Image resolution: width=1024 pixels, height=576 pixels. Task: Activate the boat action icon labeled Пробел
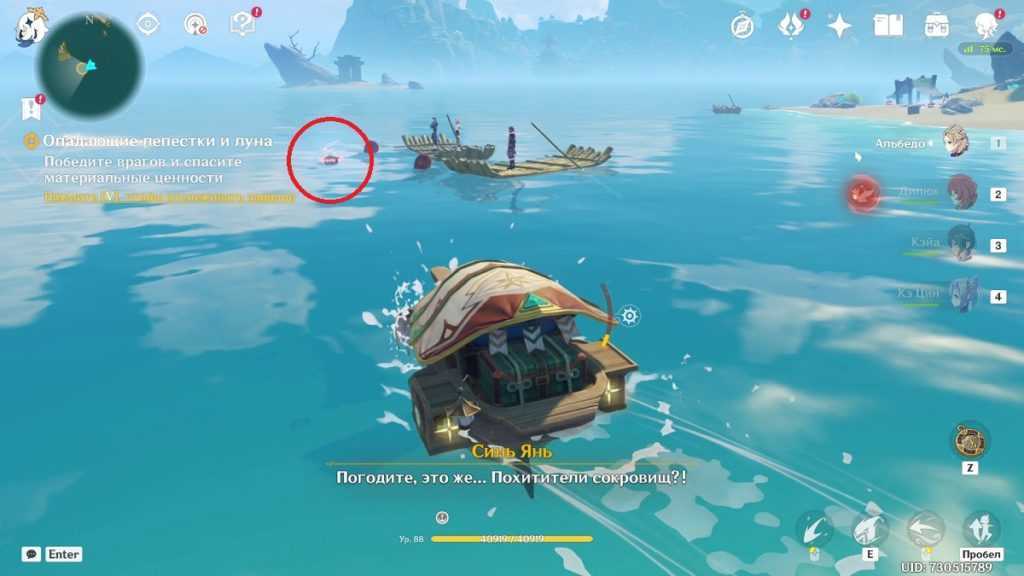pos(980,530)
